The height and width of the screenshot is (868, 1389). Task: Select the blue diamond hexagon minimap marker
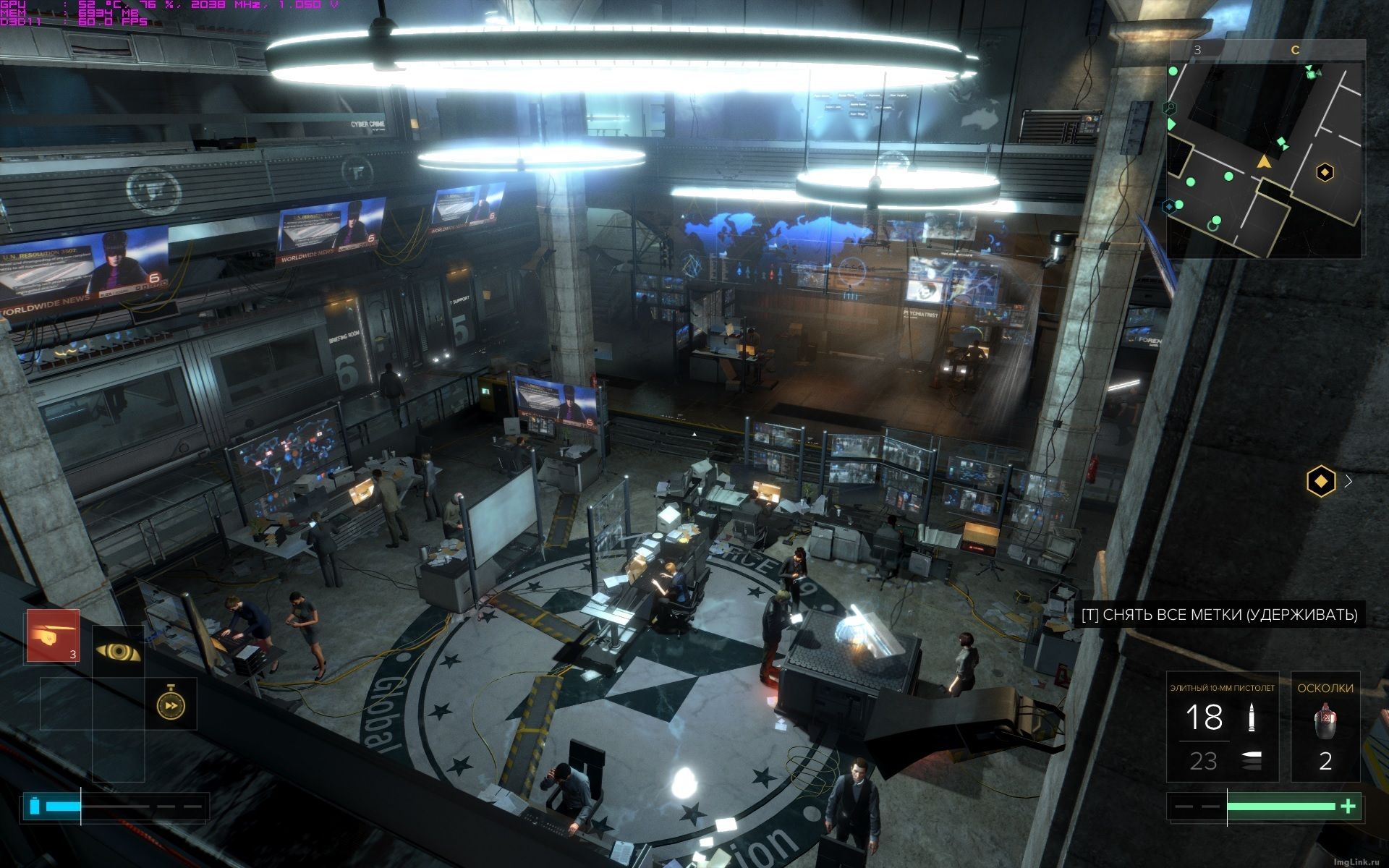click(1168, 207)
